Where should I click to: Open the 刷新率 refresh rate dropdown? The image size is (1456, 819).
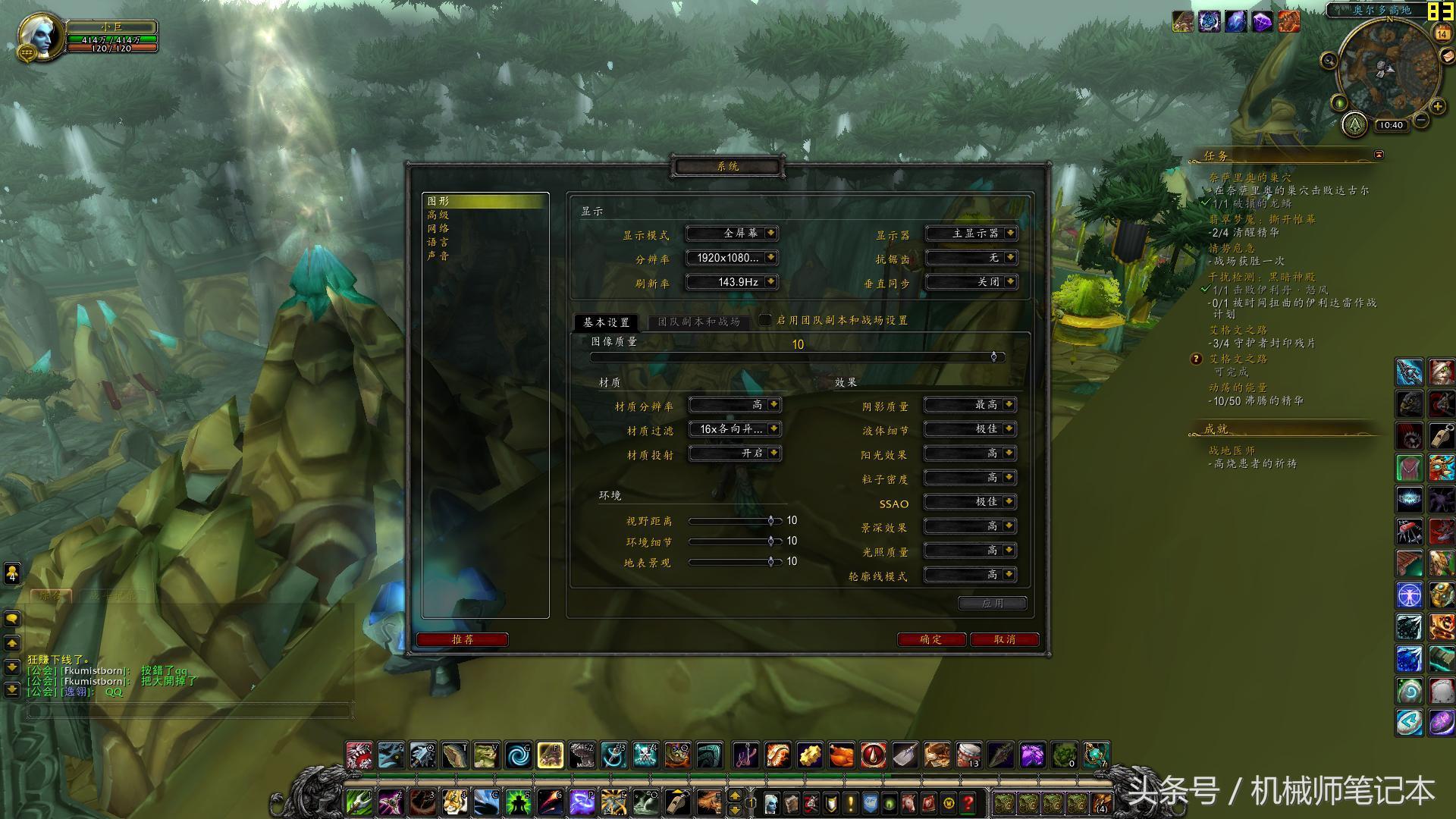(732, 282)
